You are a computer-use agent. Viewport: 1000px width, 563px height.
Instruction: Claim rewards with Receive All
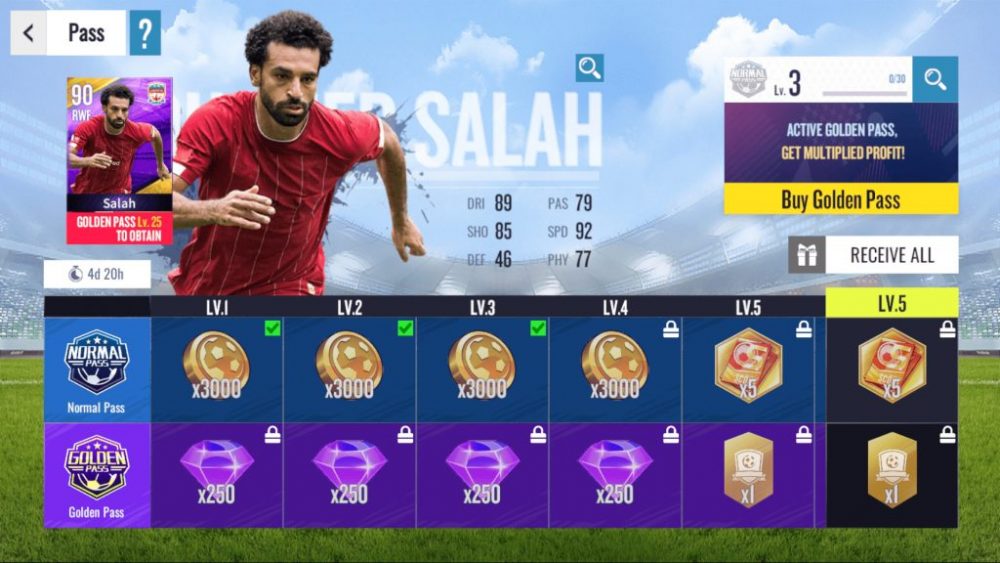[873, 255]
